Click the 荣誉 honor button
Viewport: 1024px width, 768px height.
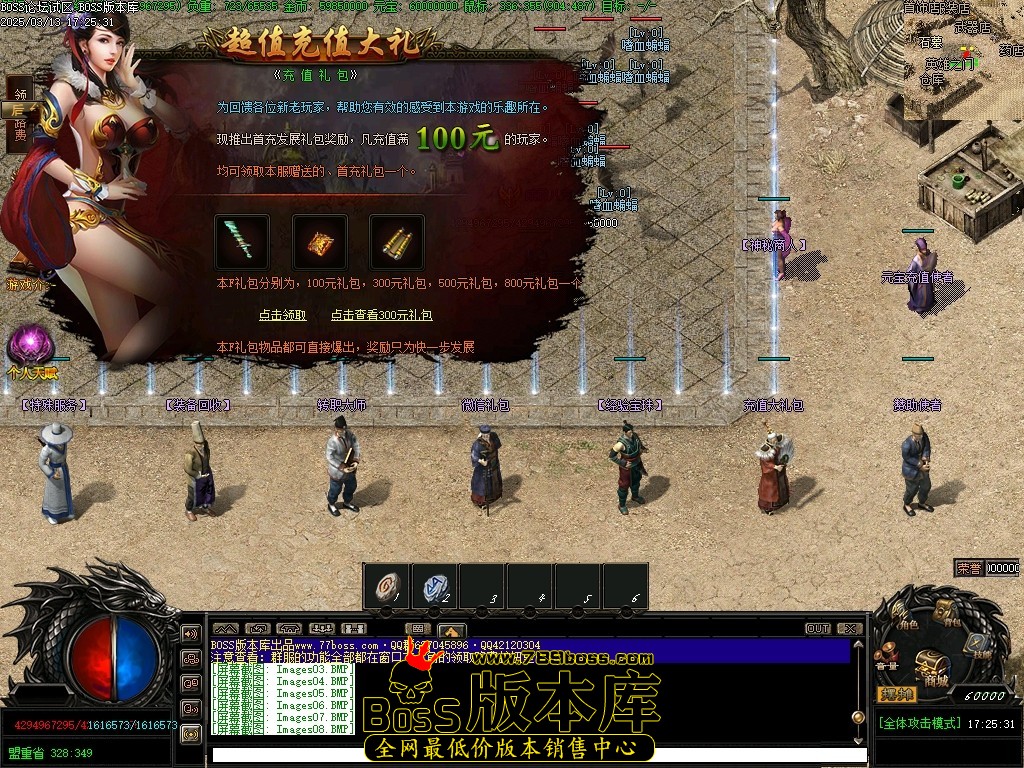coord(968,567)
